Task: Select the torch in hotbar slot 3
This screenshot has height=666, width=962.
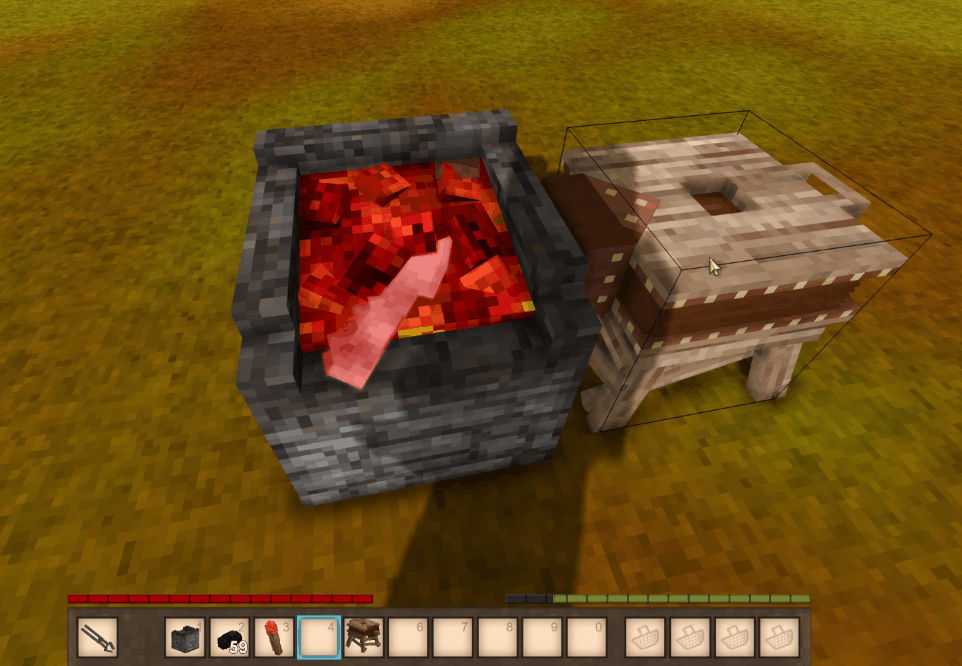Action: (275, 637)
